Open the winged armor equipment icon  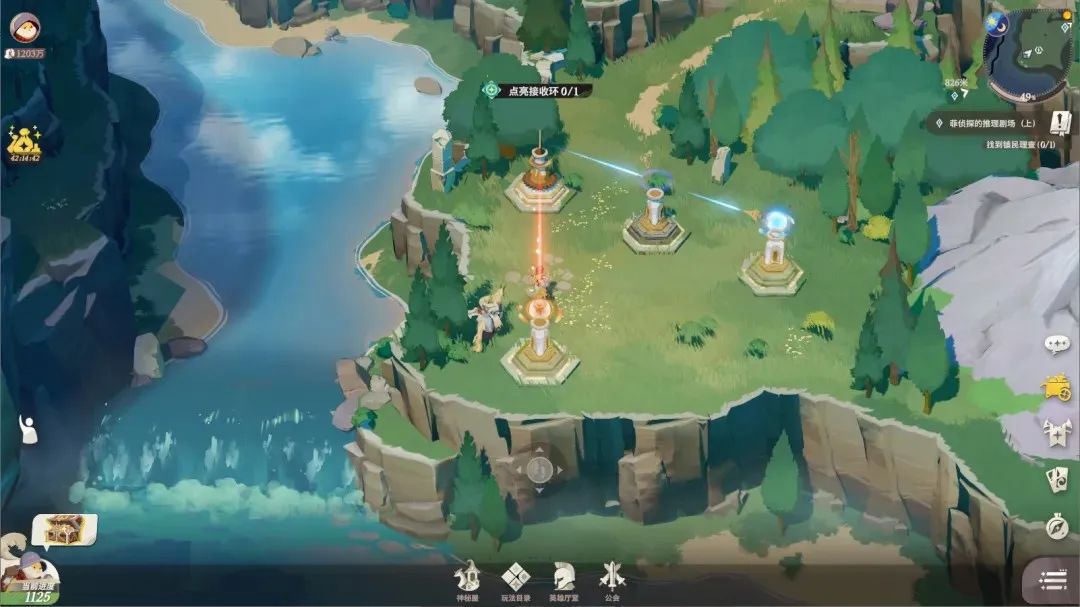coord(1057,433)
